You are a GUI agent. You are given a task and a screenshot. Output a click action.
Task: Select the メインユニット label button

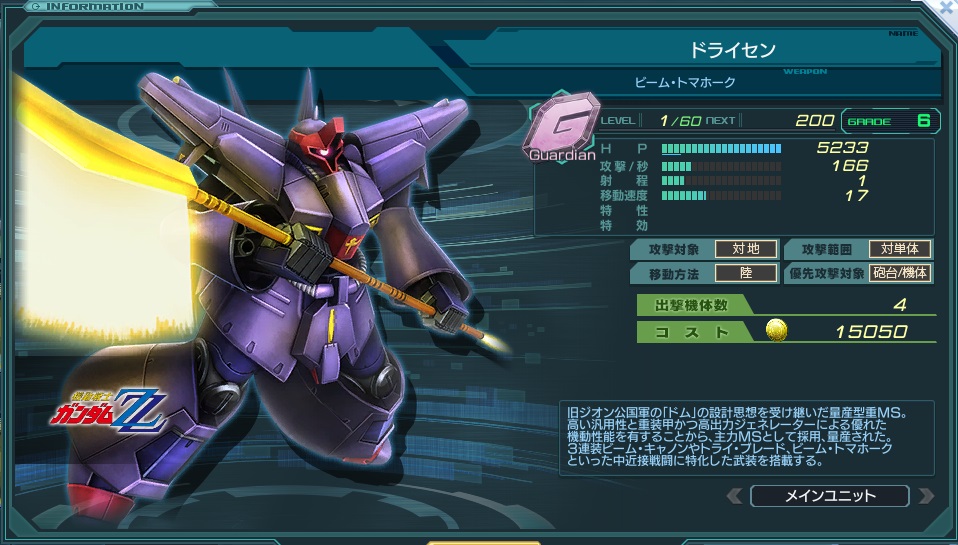pyautogui.click(x=829, y=496)
